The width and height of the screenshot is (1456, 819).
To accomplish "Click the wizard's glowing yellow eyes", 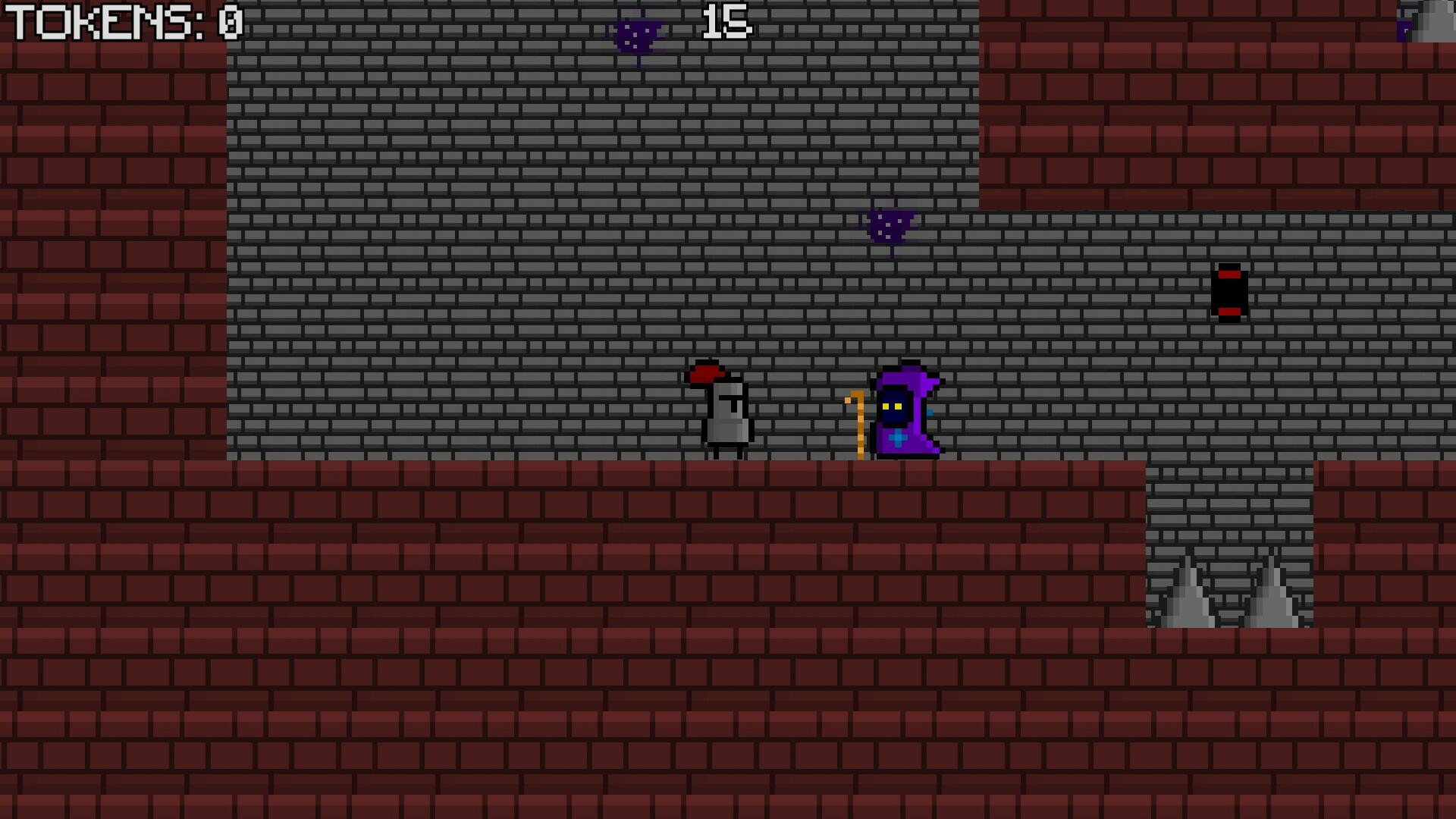I will click(x=893, y=406).
